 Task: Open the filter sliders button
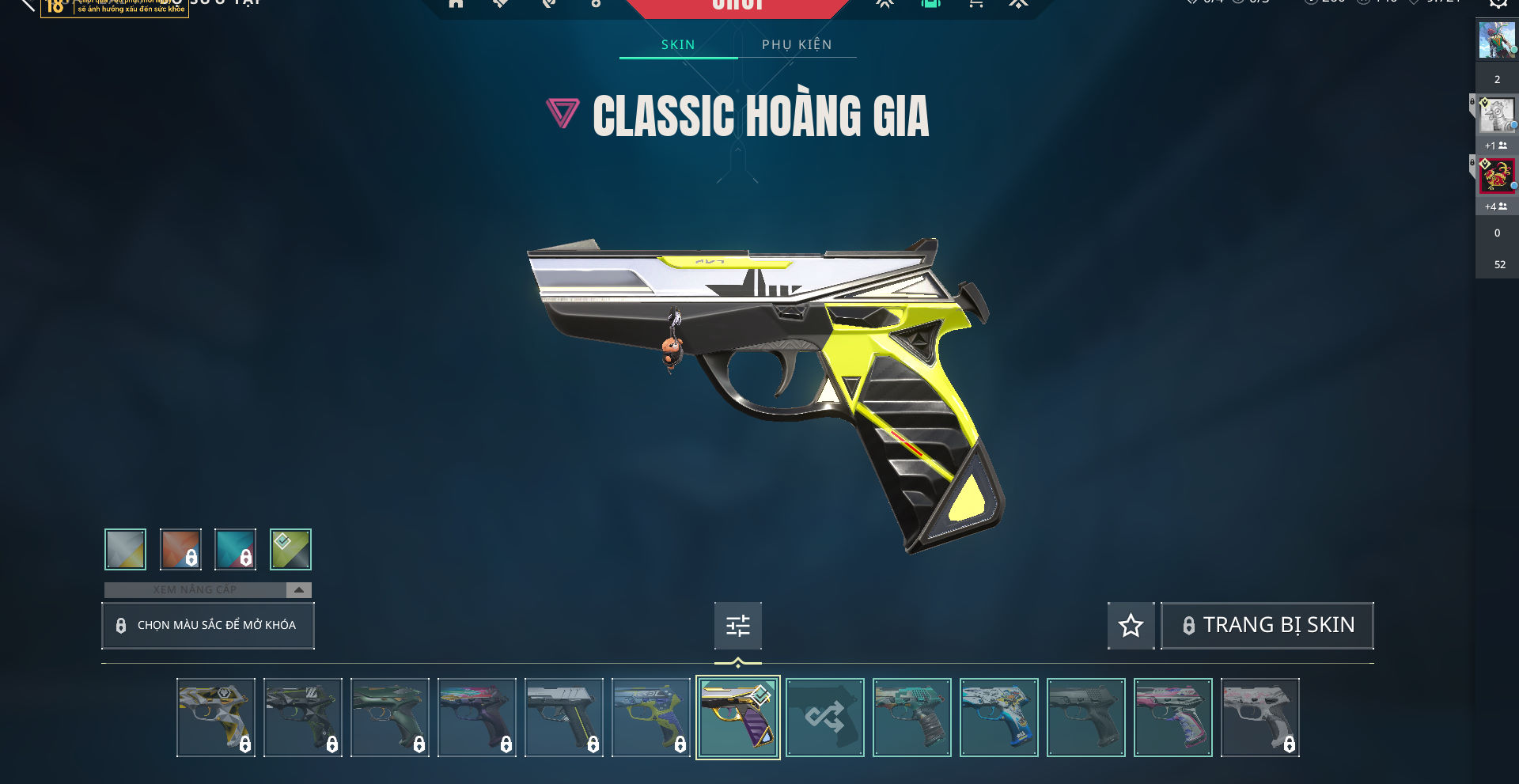pyautogui.click(x=737, y=626)
